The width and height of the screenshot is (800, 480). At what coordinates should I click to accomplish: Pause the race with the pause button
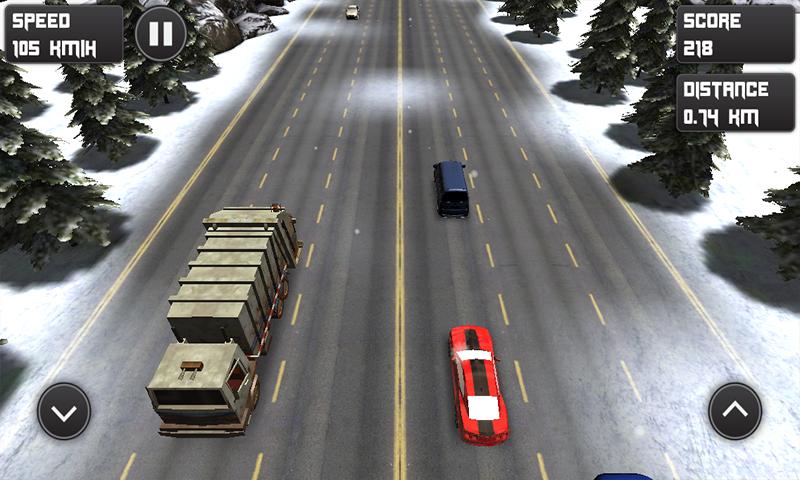tap(160, 33)
